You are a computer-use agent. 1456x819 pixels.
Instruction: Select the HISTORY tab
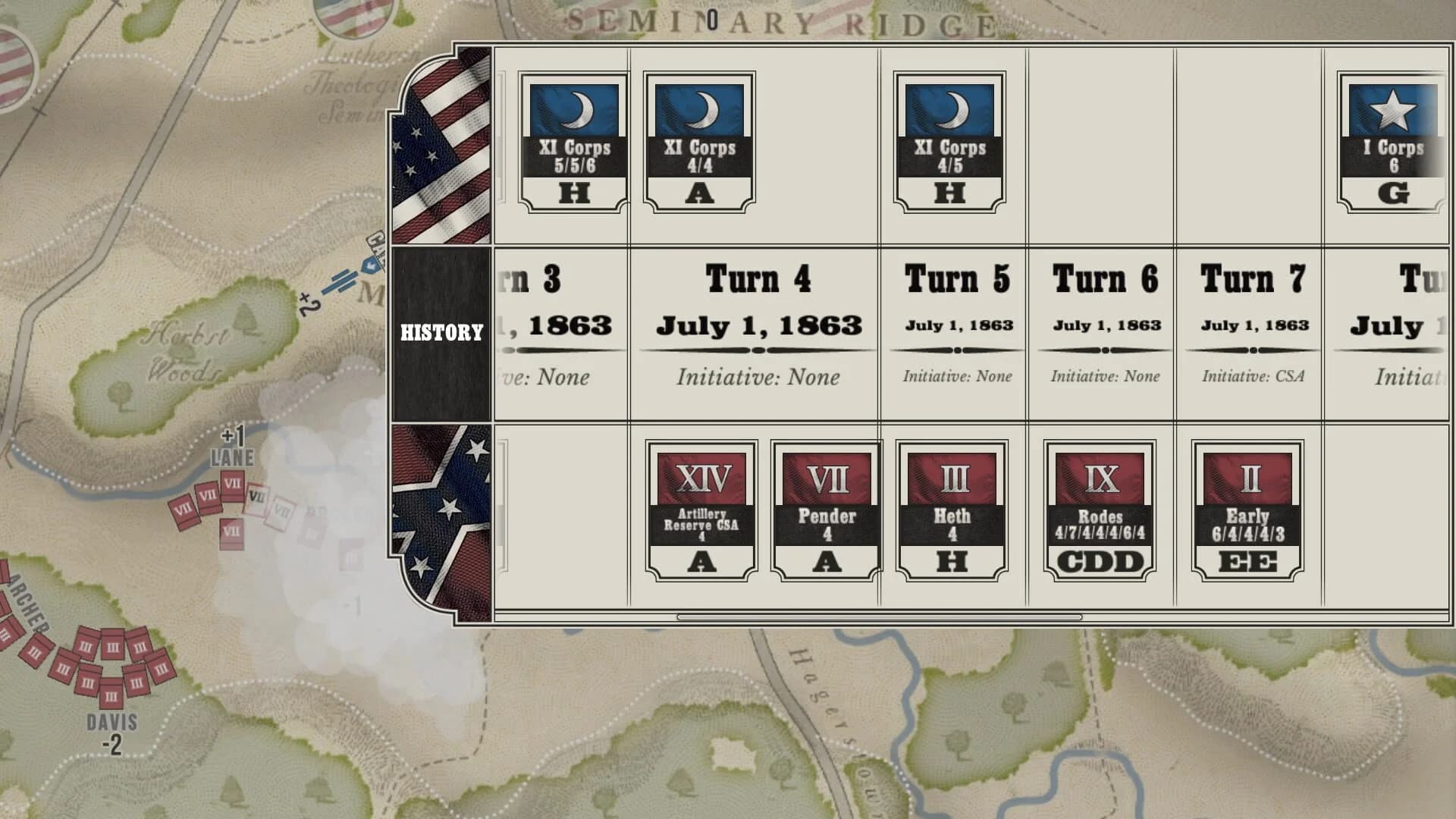pyautogui.click(x=440, y=331)
